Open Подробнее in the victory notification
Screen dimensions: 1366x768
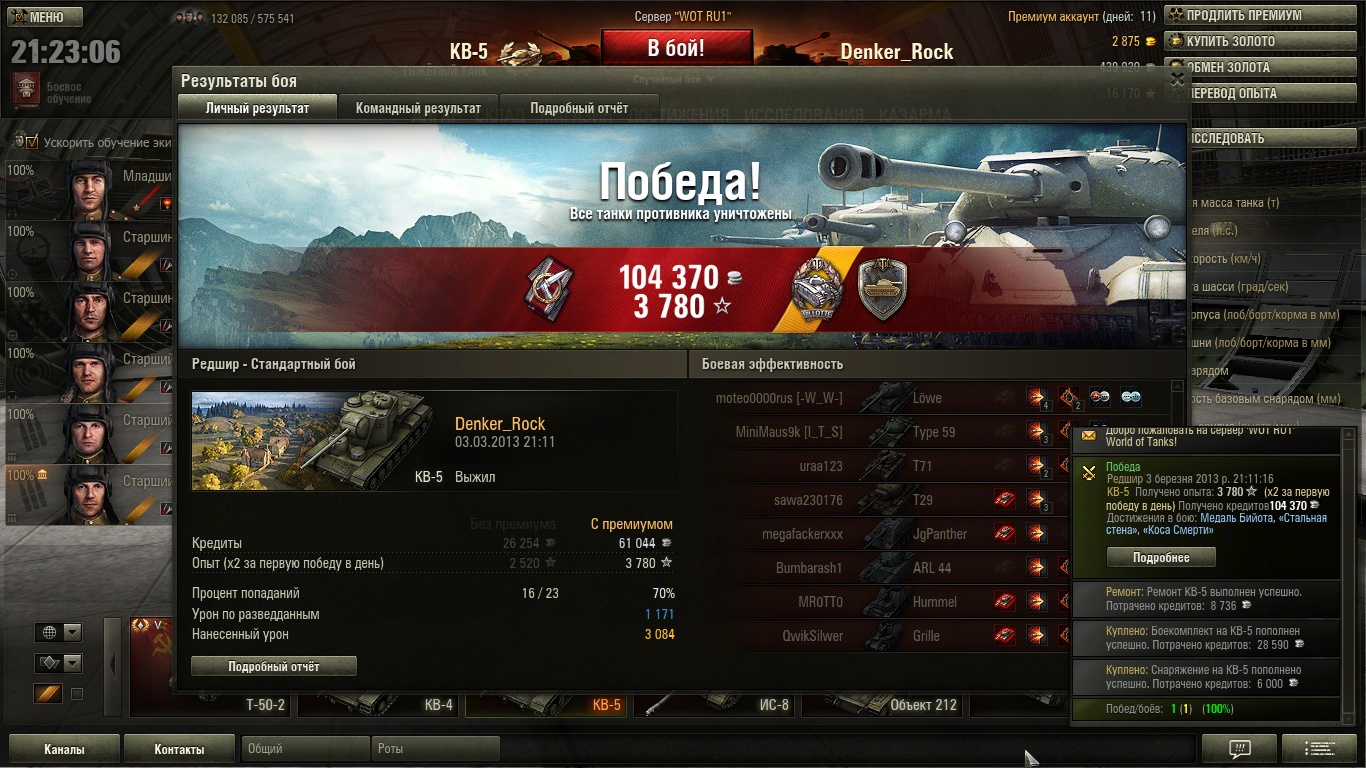coord(1160,557)
